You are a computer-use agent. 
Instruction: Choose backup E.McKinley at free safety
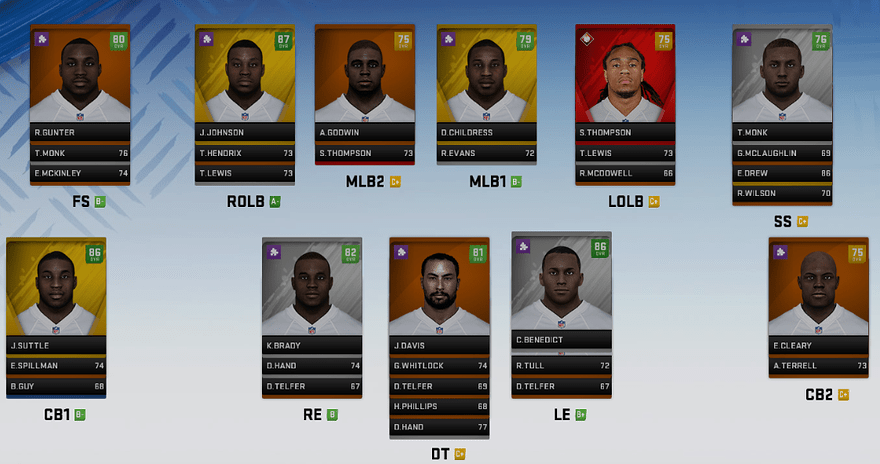[x=80, y=173]
